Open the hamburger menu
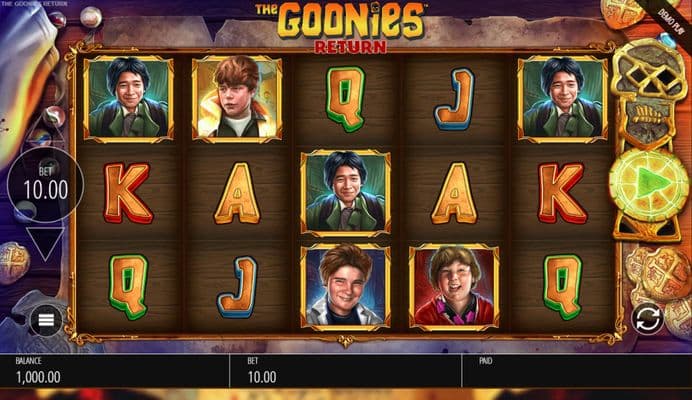The width and height of the screenshot is (692, 400). (45, 319)
